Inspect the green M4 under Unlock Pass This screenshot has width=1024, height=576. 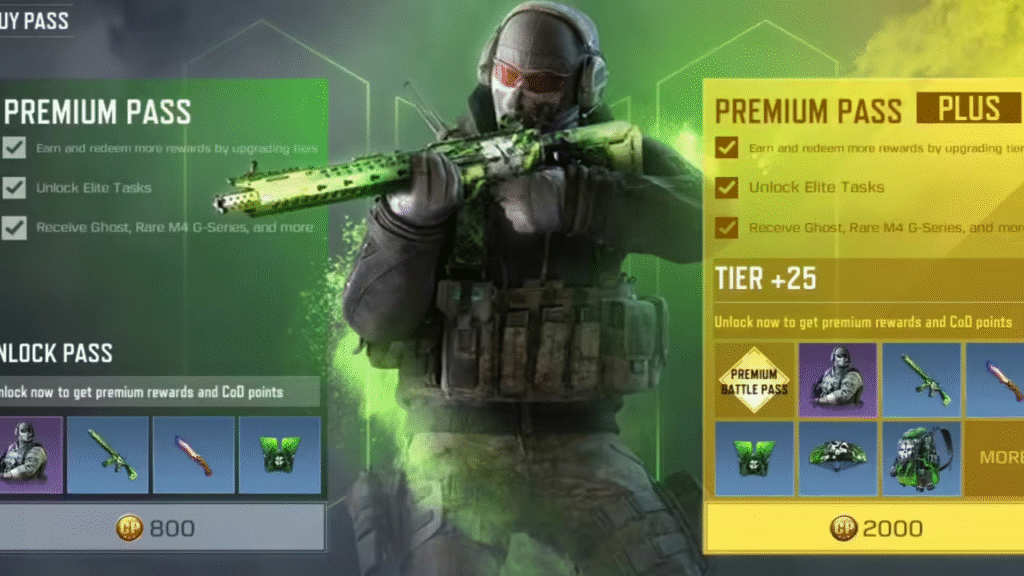pos(107,454)
